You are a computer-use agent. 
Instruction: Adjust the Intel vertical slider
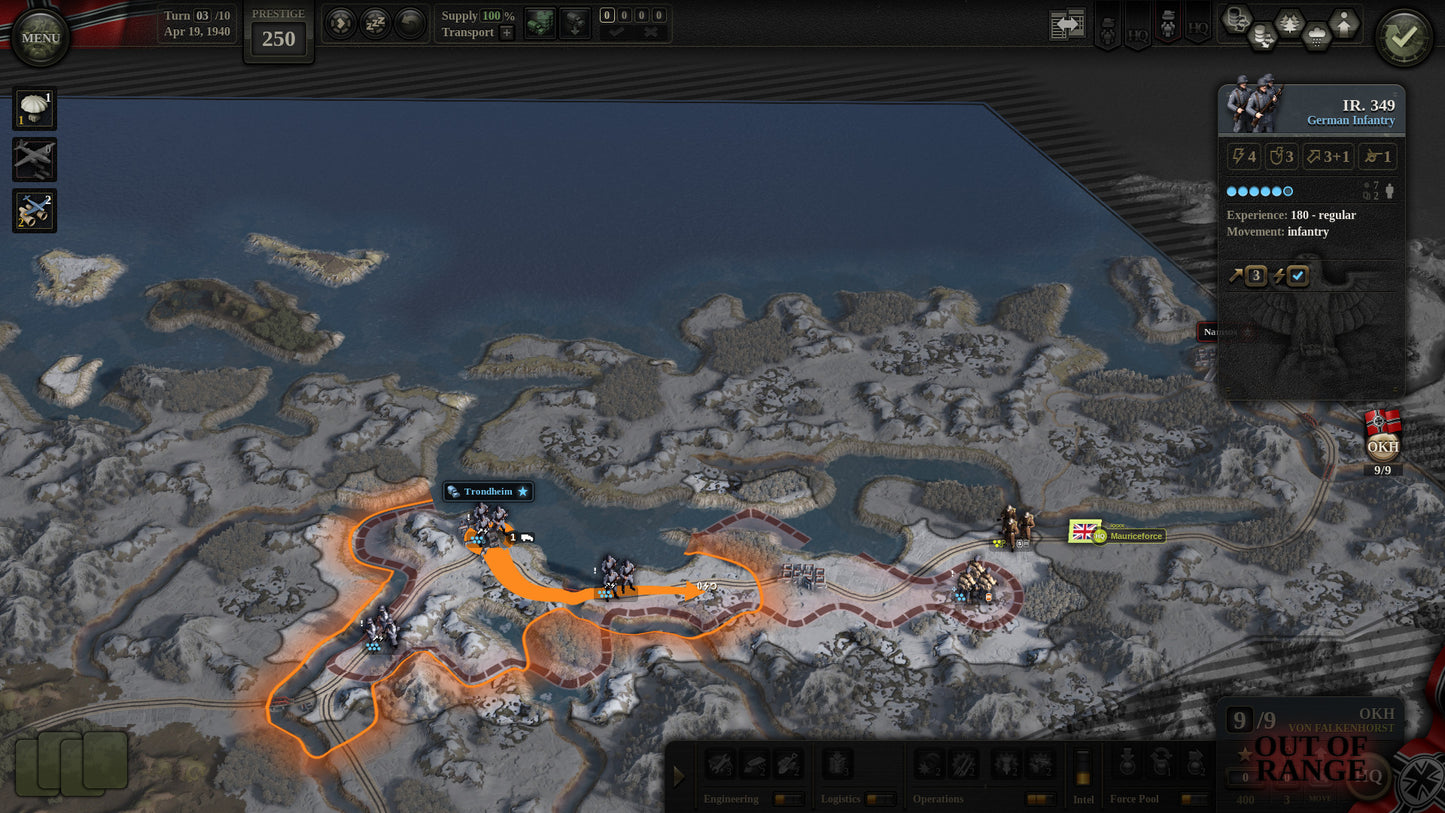pyautogui.click(x=1083, y=775)
